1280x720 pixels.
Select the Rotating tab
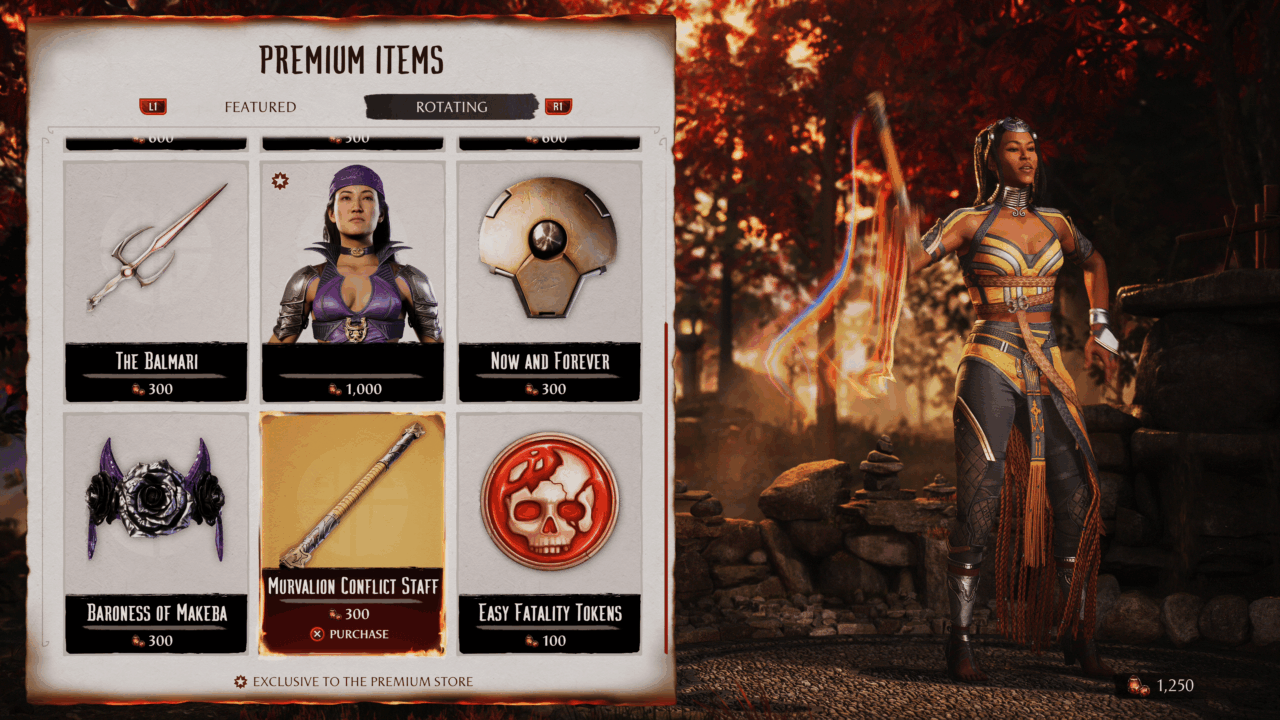(451, 107)
